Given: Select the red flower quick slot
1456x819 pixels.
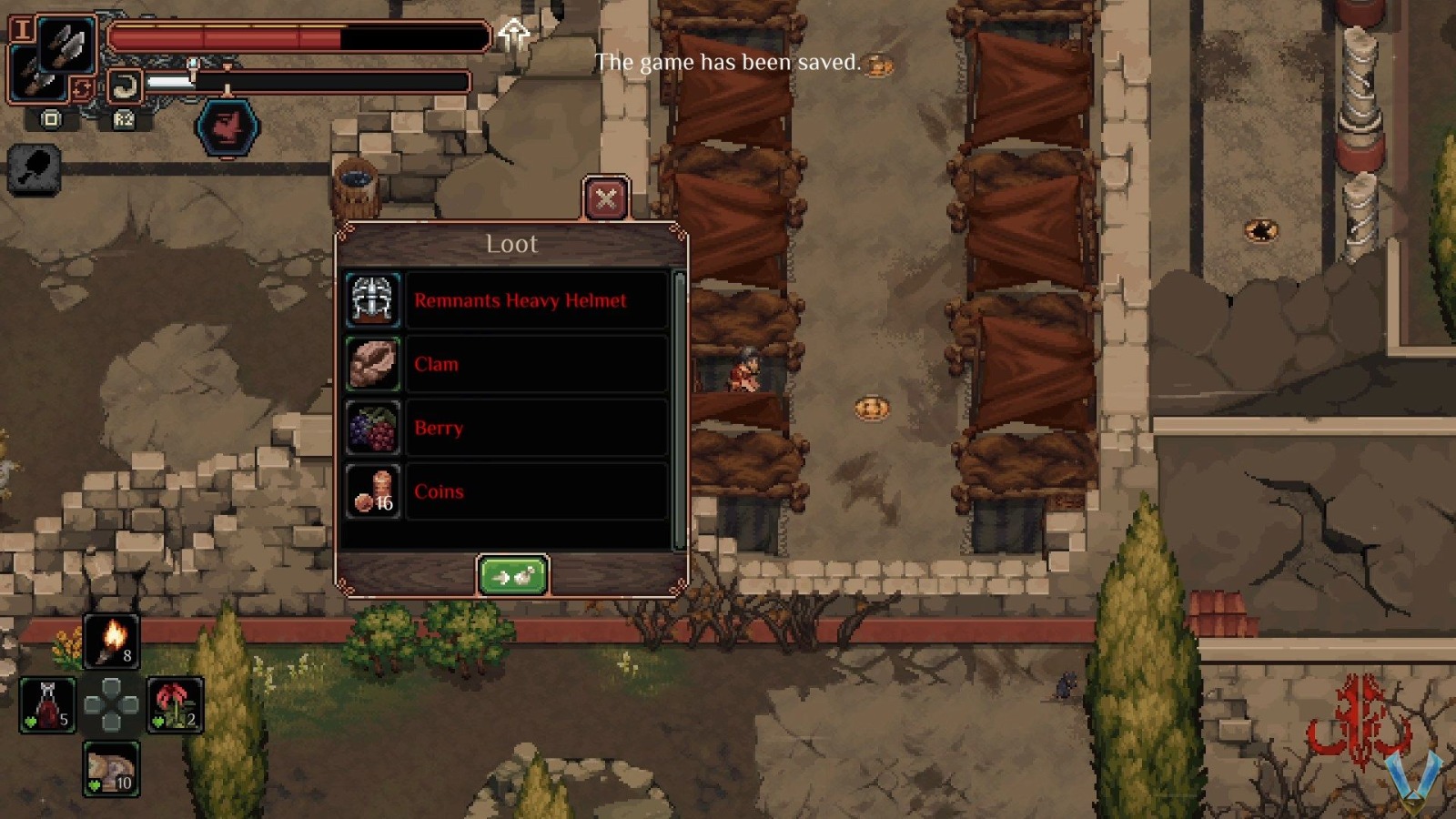Looking at the screenshot, I should click(x=175, y=705).
